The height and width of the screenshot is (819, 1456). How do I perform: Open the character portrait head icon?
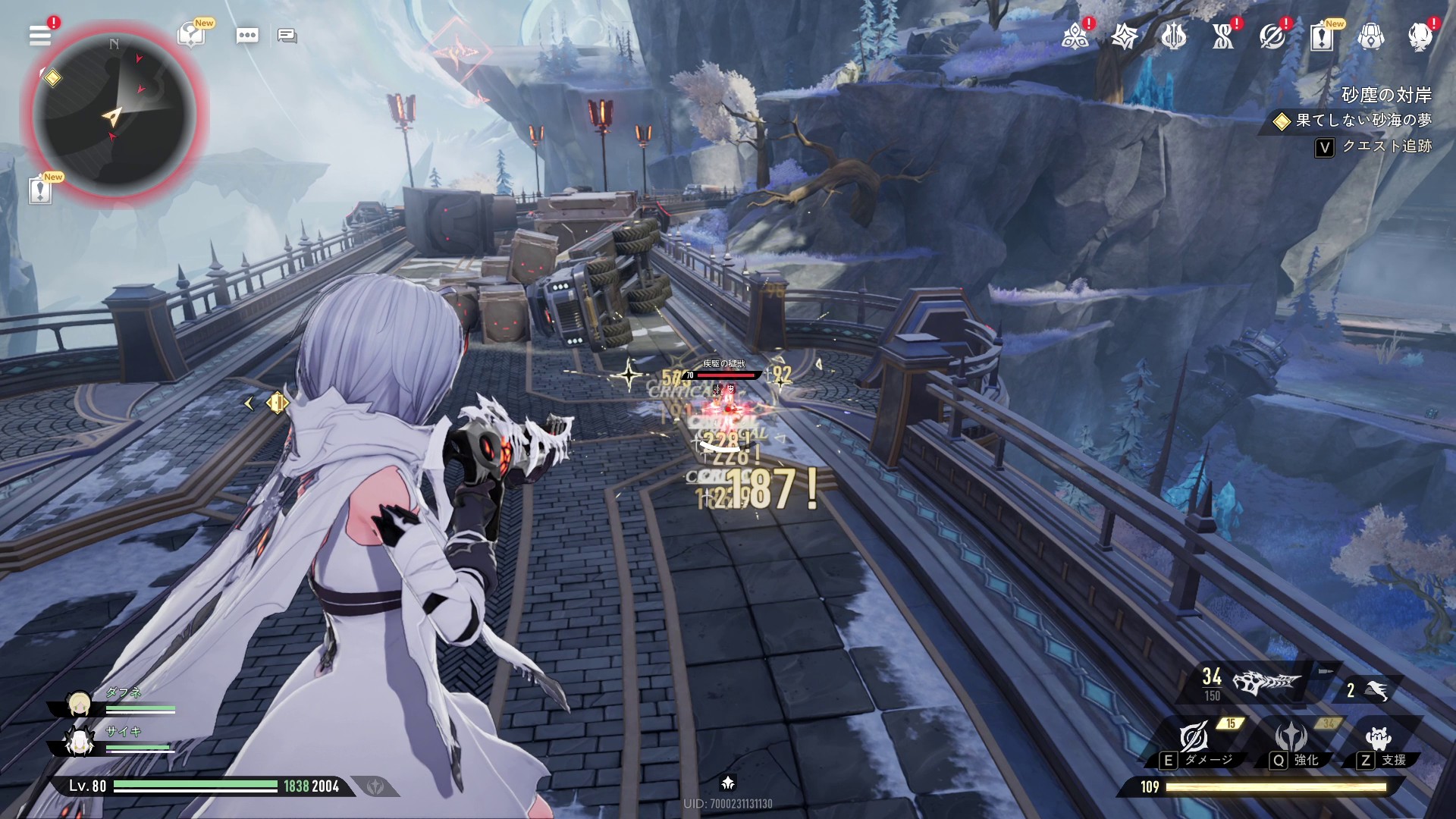point(1420,36)
